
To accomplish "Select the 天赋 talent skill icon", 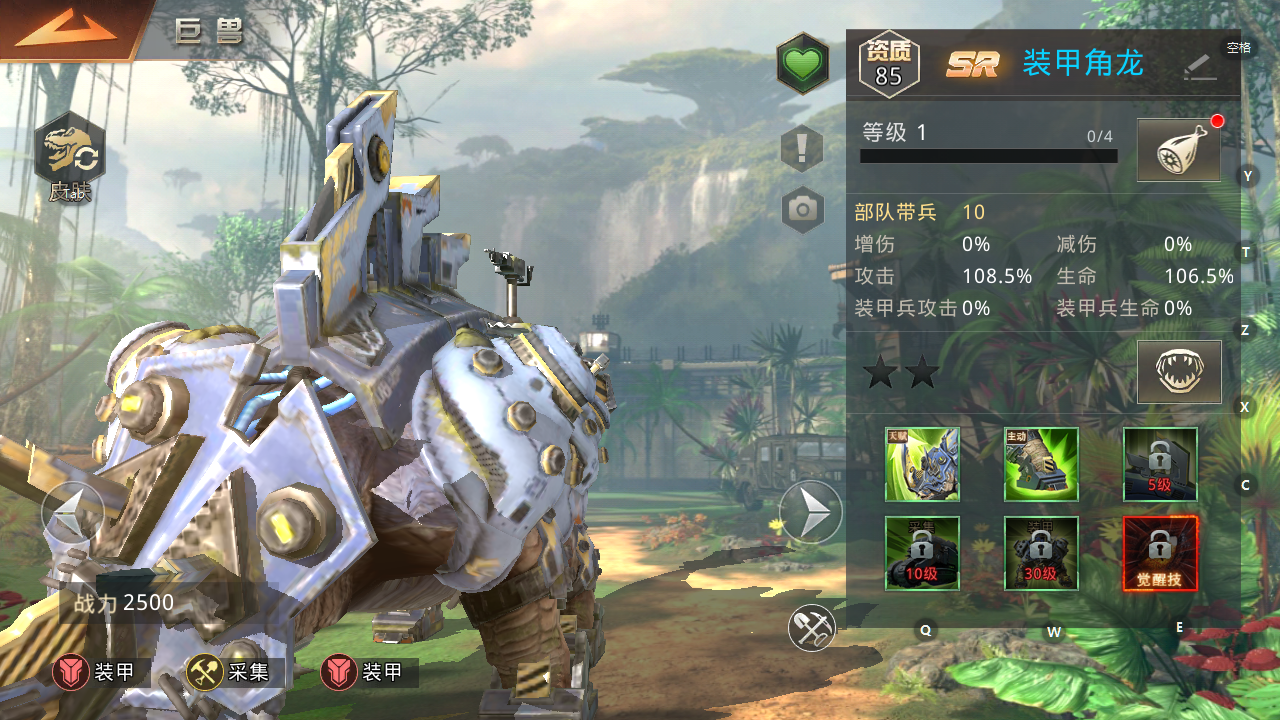I will coord(922,464).
